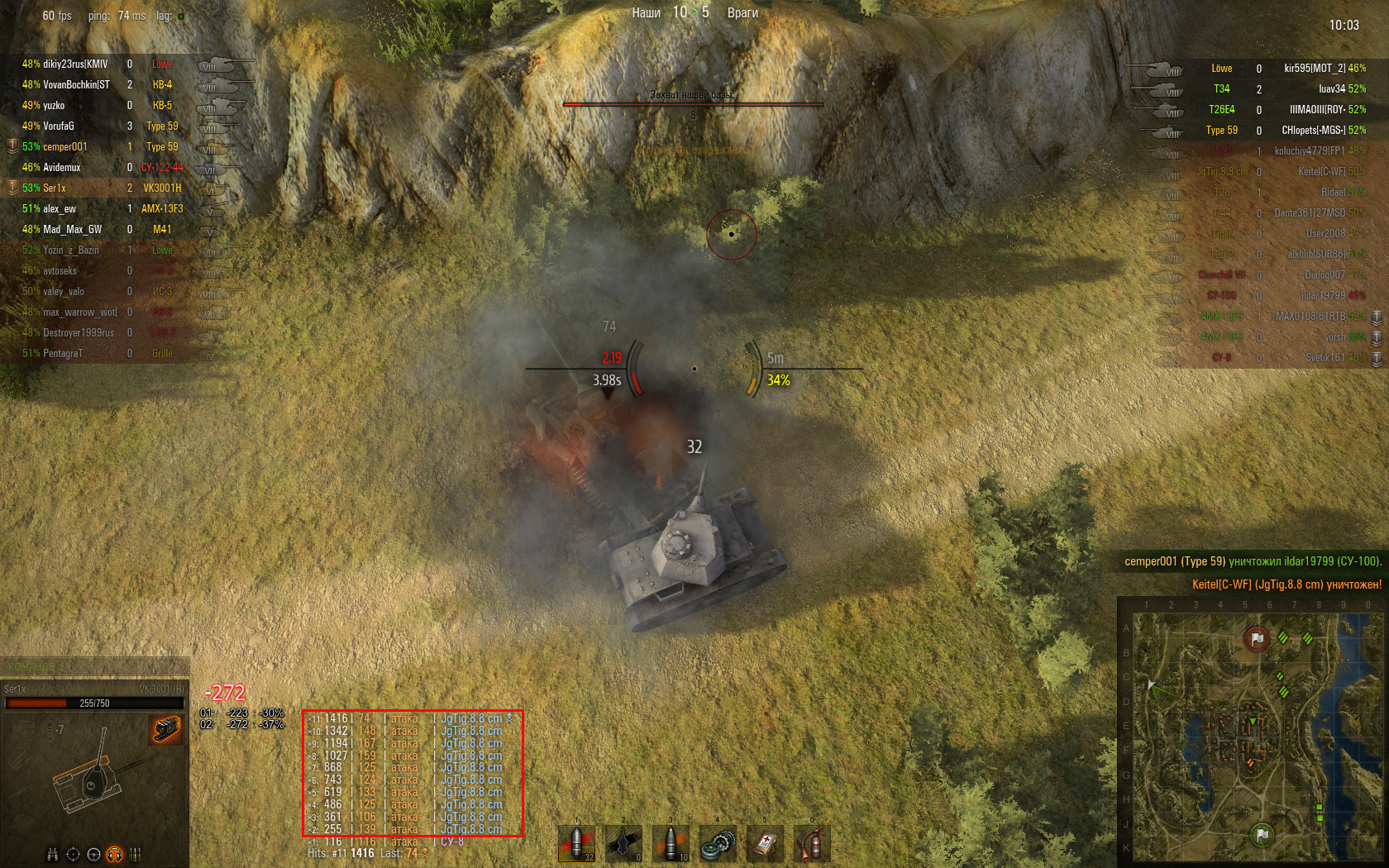Click the gunner crosshair crew icon
This screenshot has width=1389, height=868.
click(x=74, y=855)
